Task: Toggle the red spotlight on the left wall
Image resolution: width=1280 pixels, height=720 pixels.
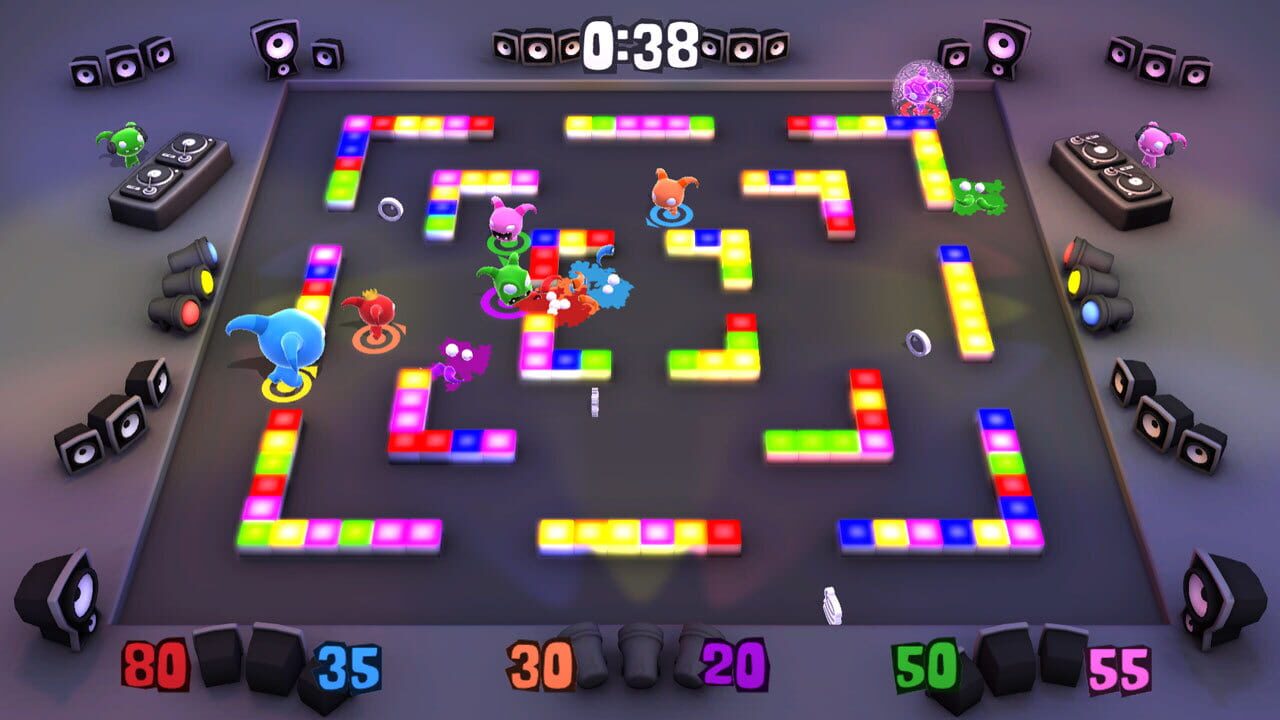Action: [190, 312]
